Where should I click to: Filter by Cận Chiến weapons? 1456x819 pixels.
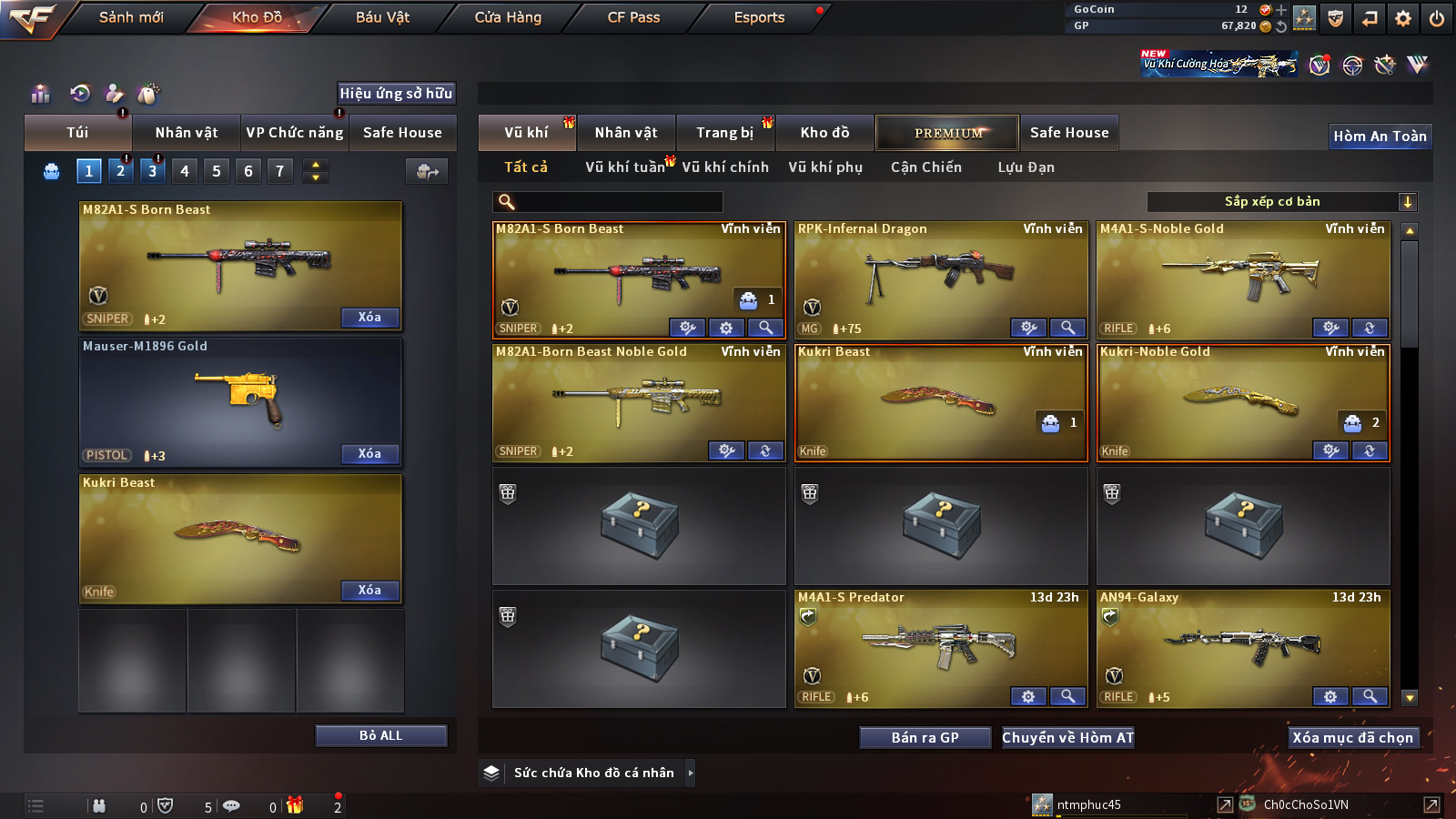(x=925, y=167)
